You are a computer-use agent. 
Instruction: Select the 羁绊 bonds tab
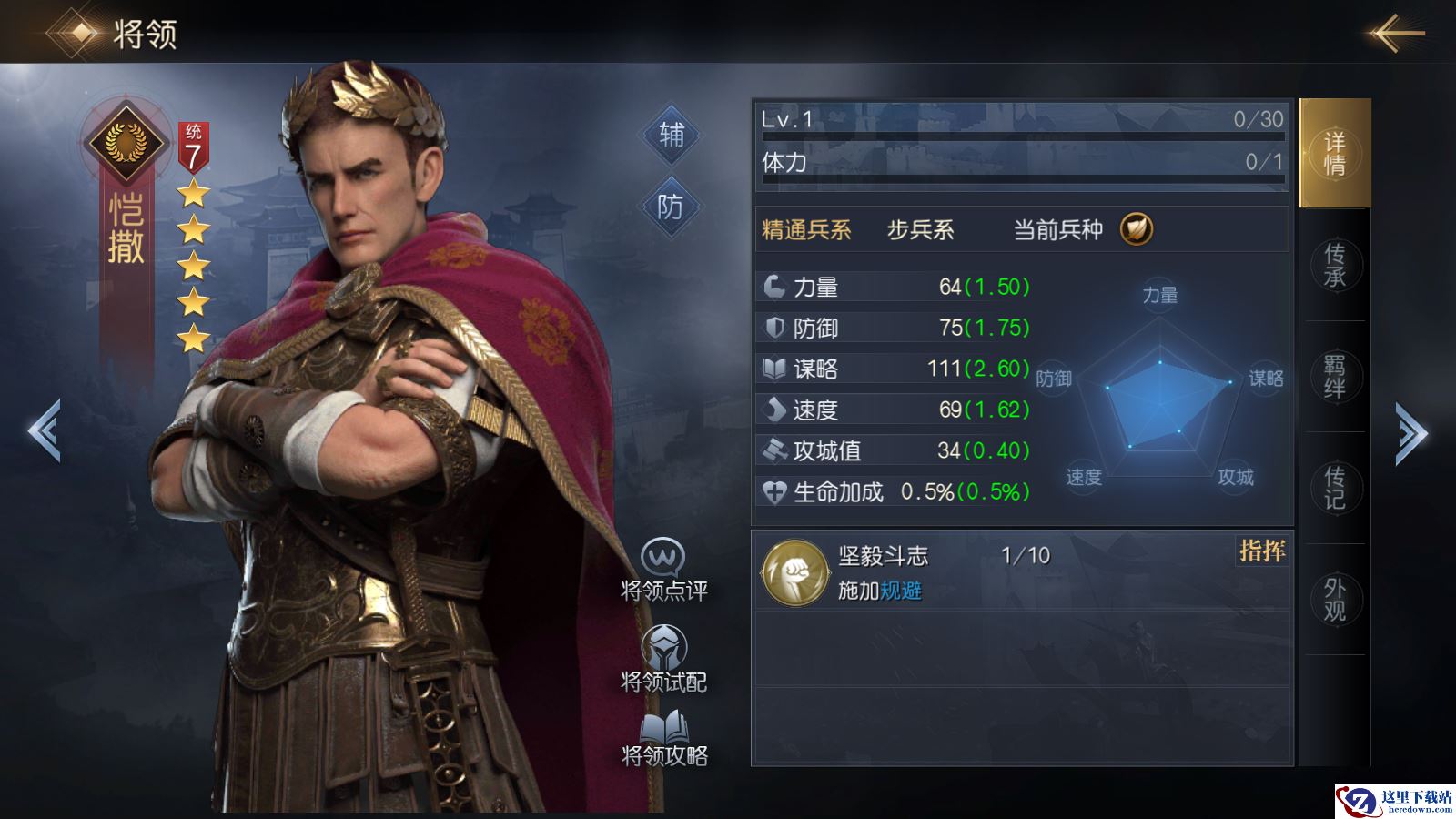pos(1334,376)
